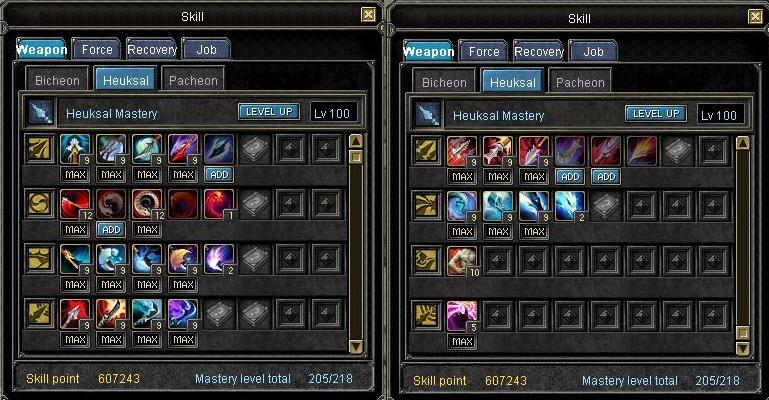The width and height of the screenshot is (769, 400).
Task: Choose the pink glowing hand skill icon
Action: (462, 316)
